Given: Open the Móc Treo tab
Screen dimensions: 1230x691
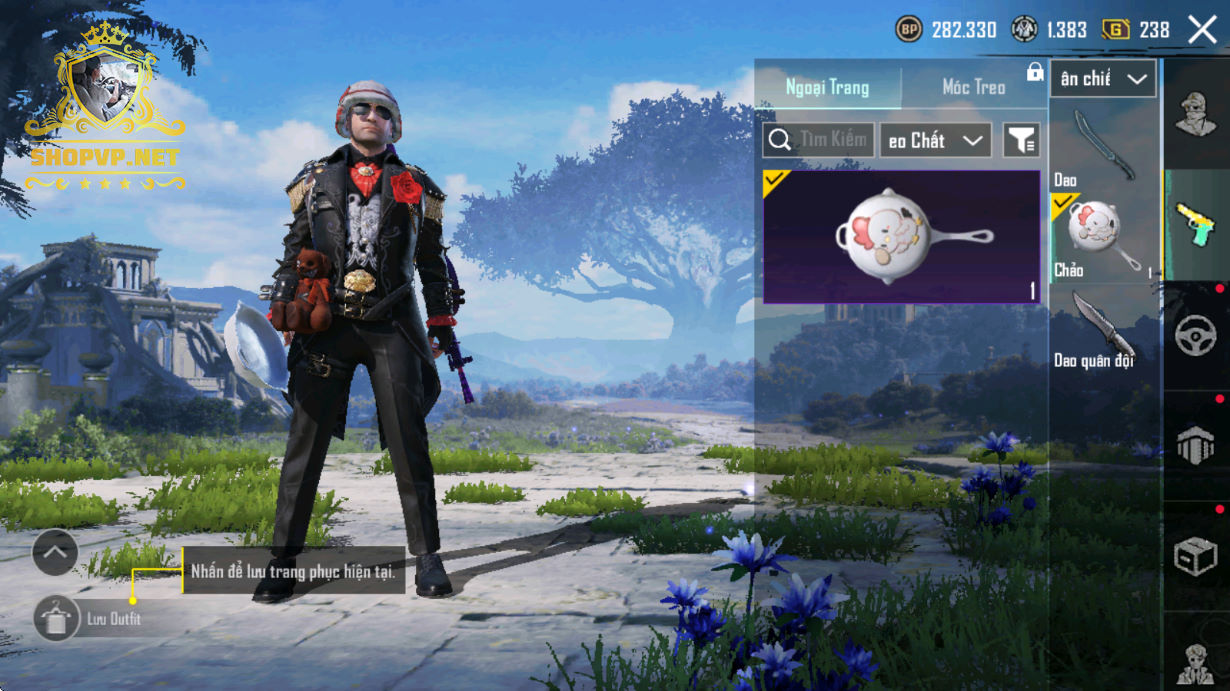Looking at the screenshot, I should (x=973, y=88).
